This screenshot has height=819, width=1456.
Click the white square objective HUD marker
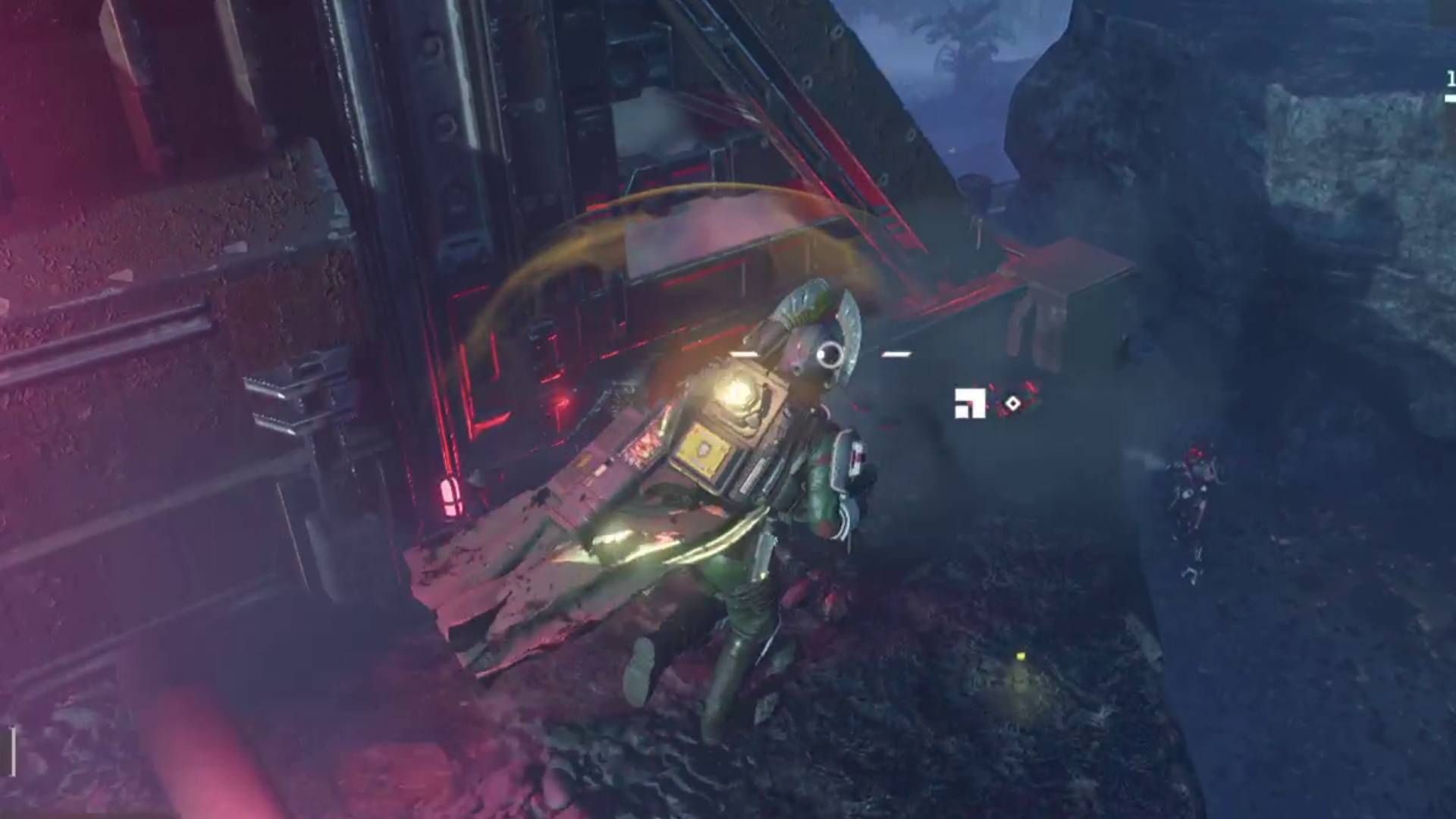969,403
